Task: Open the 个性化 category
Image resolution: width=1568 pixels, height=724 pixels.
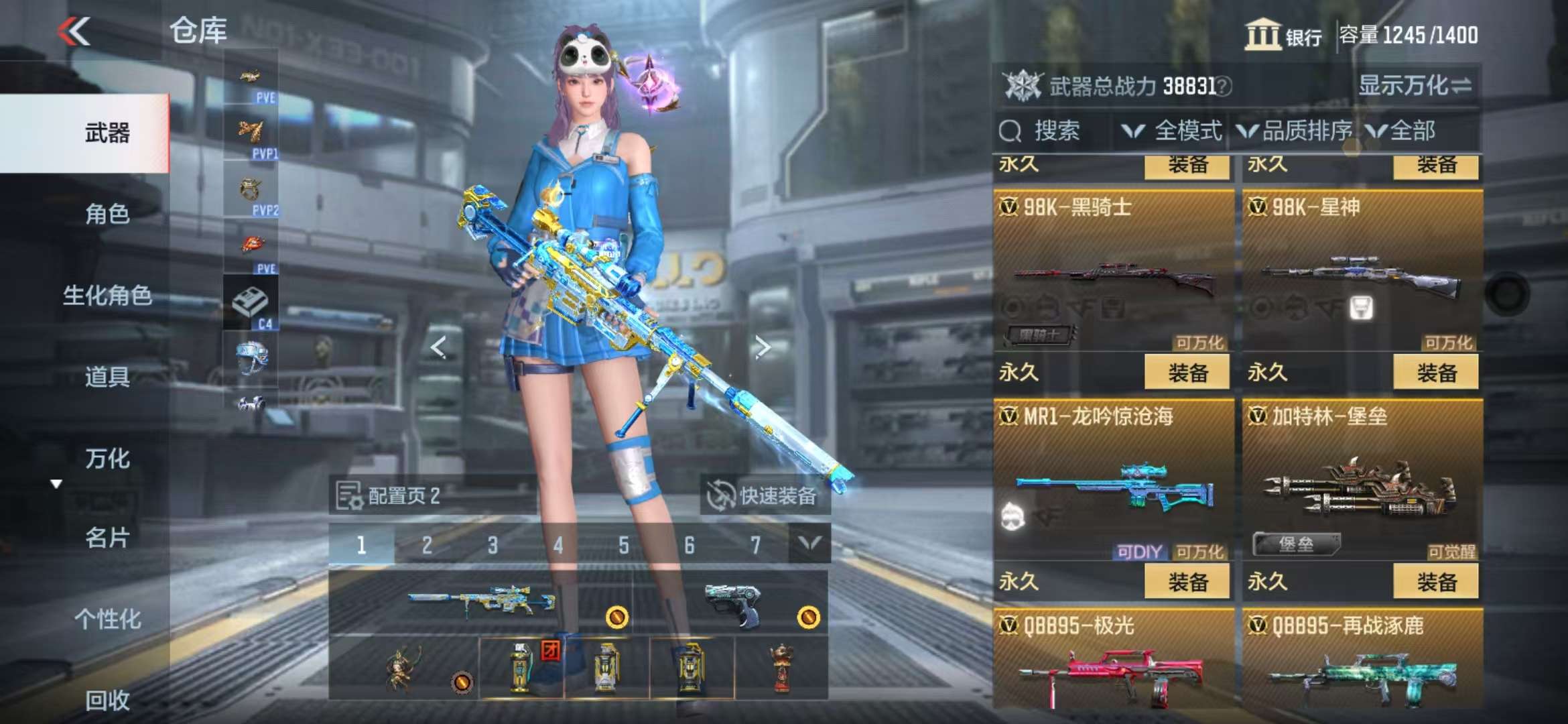Action: point(107,619)
